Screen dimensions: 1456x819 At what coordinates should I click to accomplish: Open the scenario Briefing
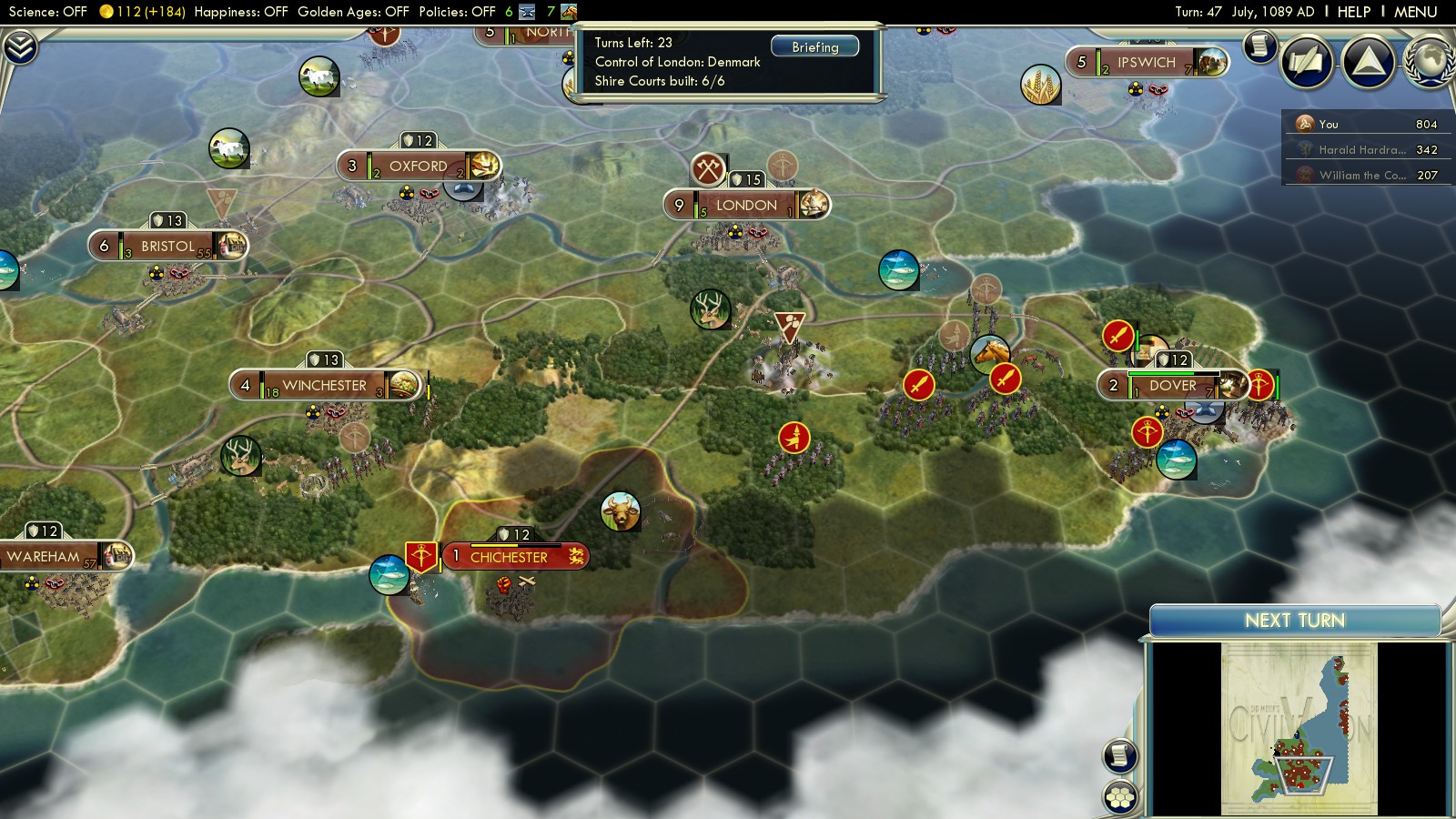[814, 46]
